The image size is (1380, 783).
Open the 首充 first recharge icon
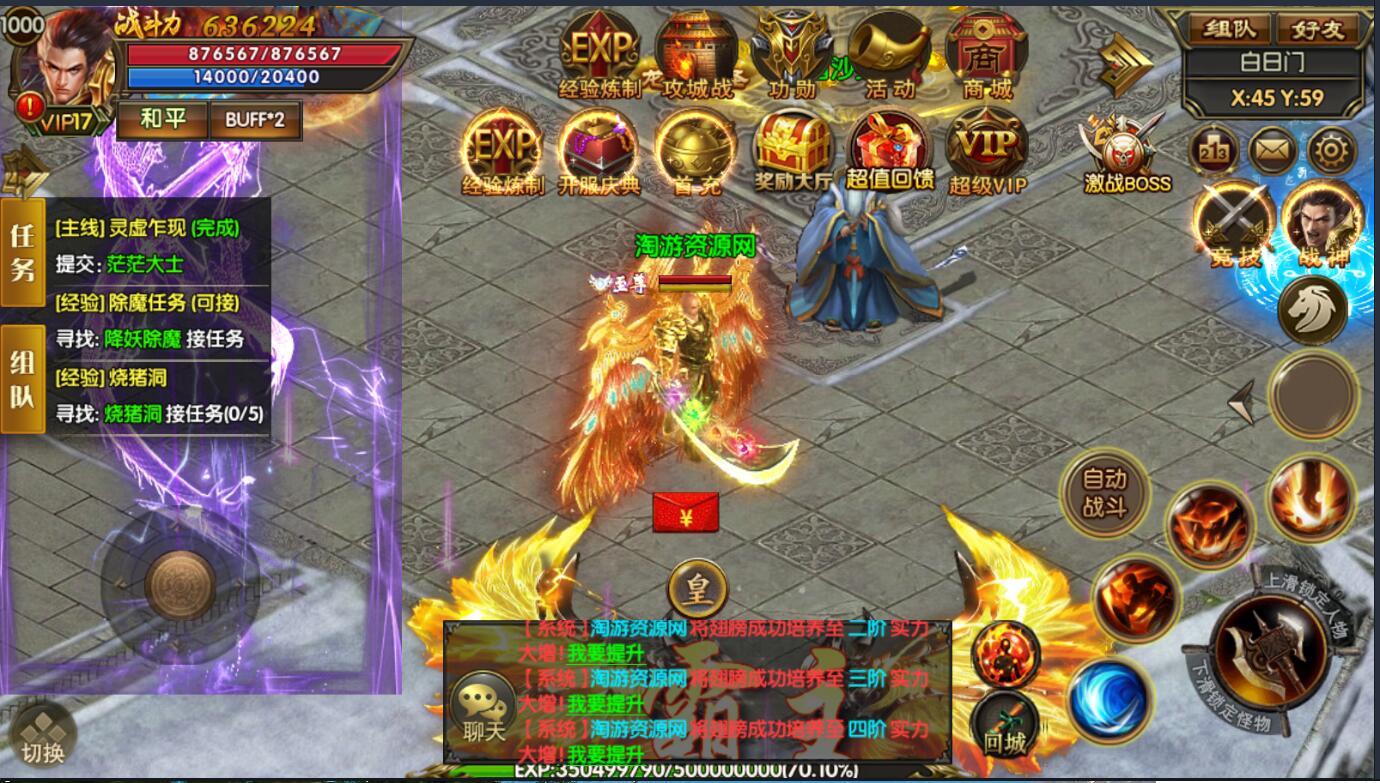click(696, 150)
